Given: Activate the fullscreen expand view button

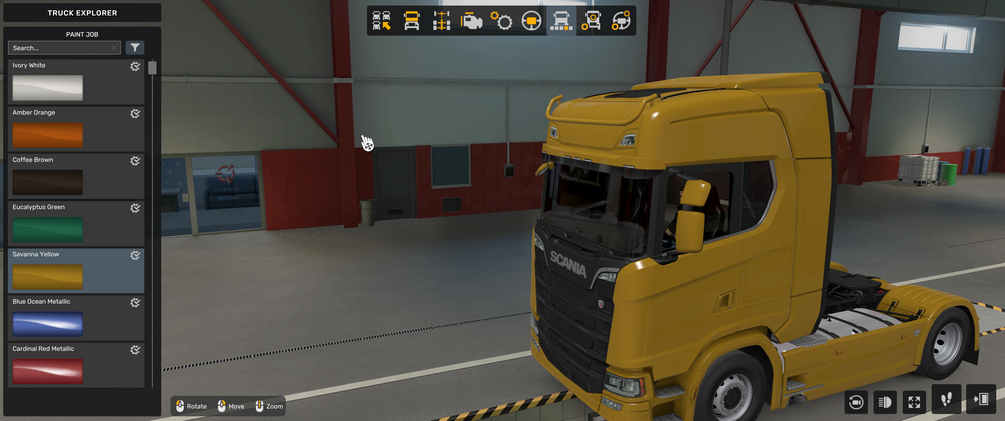Looking at the screenshot, I should 913,401.
